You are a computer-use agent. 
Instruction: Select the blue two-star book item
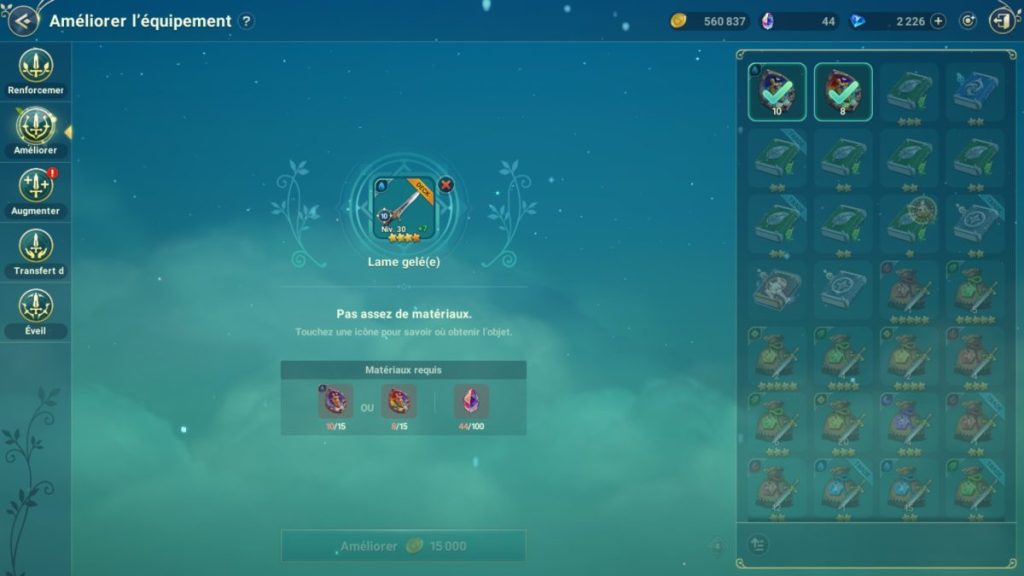(976, 92)
